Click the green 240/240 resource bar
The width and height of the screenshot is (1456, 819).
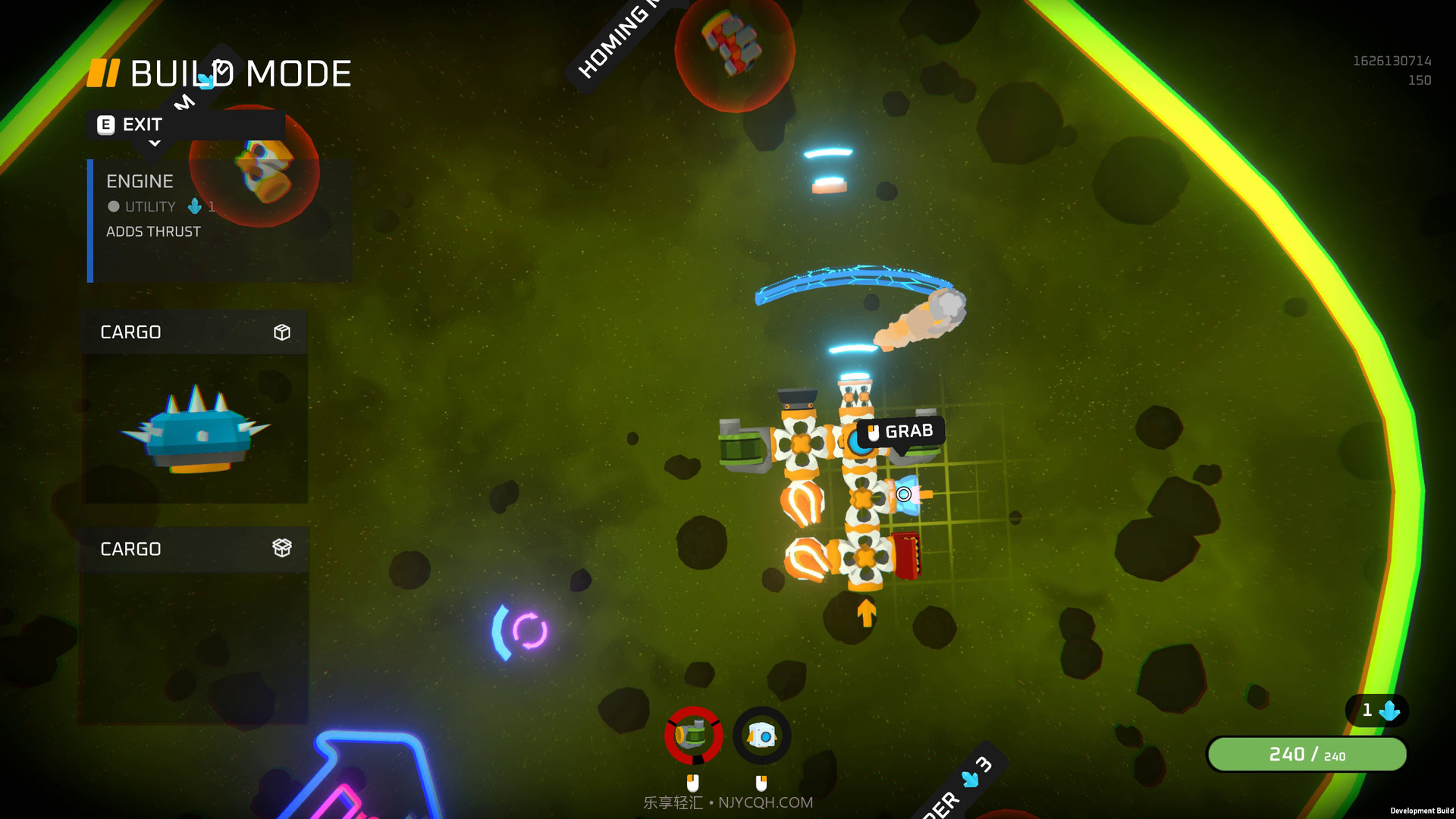(x=1306, y=754)
